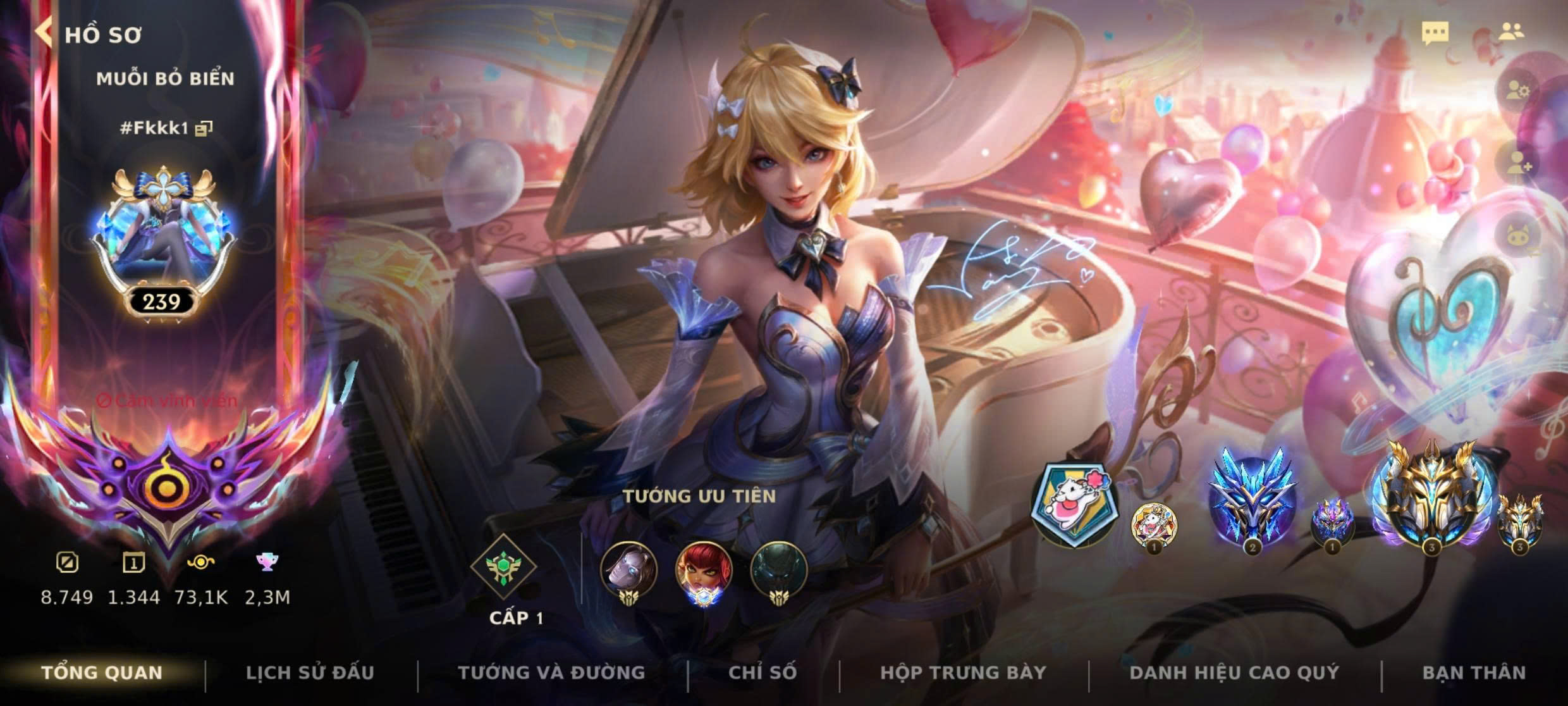This screenshot has height=706, width=1568.
Task: Open profile settings person-with-gear icon
Action: pos(1517,91)
